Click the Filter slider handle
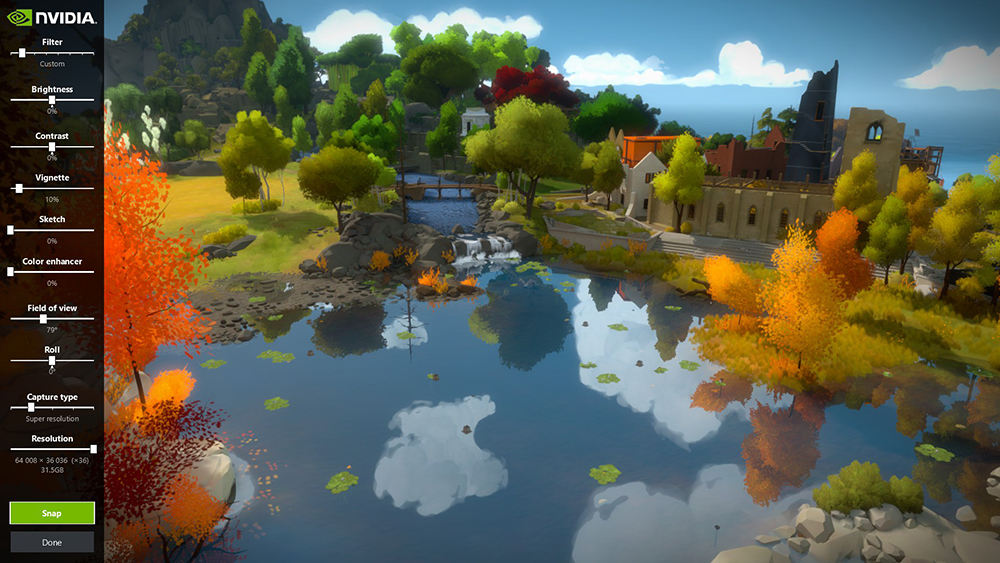The width and height of the screenshot is (1000, 563). (x=22, y=53)
